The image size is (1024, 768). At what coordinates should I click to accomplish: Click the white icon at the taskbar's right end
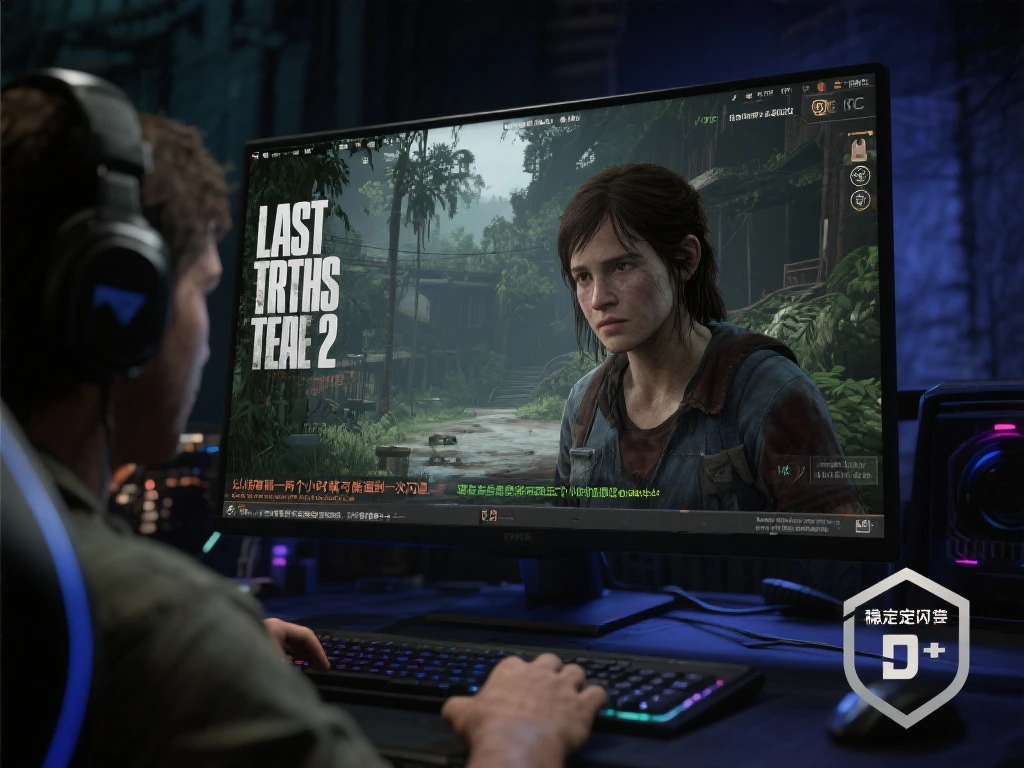pyautogui.click(x=862, y=524)
